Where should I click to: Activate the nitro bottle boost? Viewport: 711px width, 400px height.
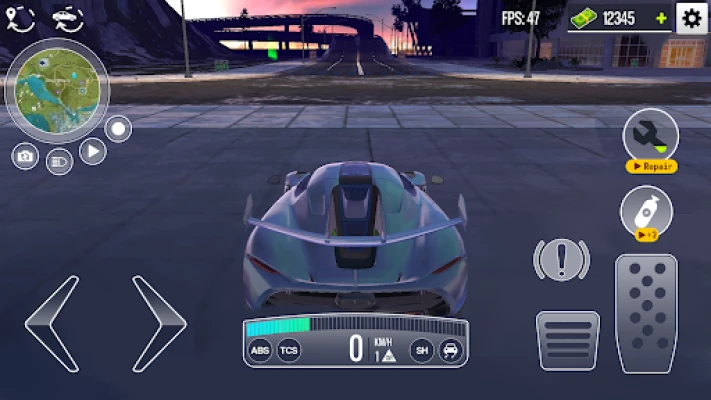pos(645,212)
